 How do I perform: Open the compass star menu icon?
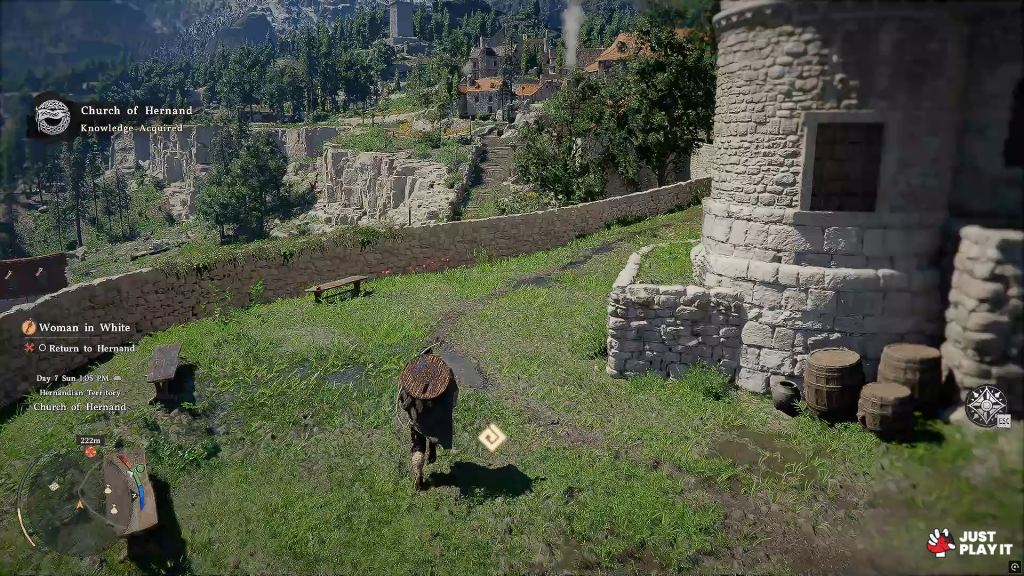pyautogui.click(x=984, y=406)
